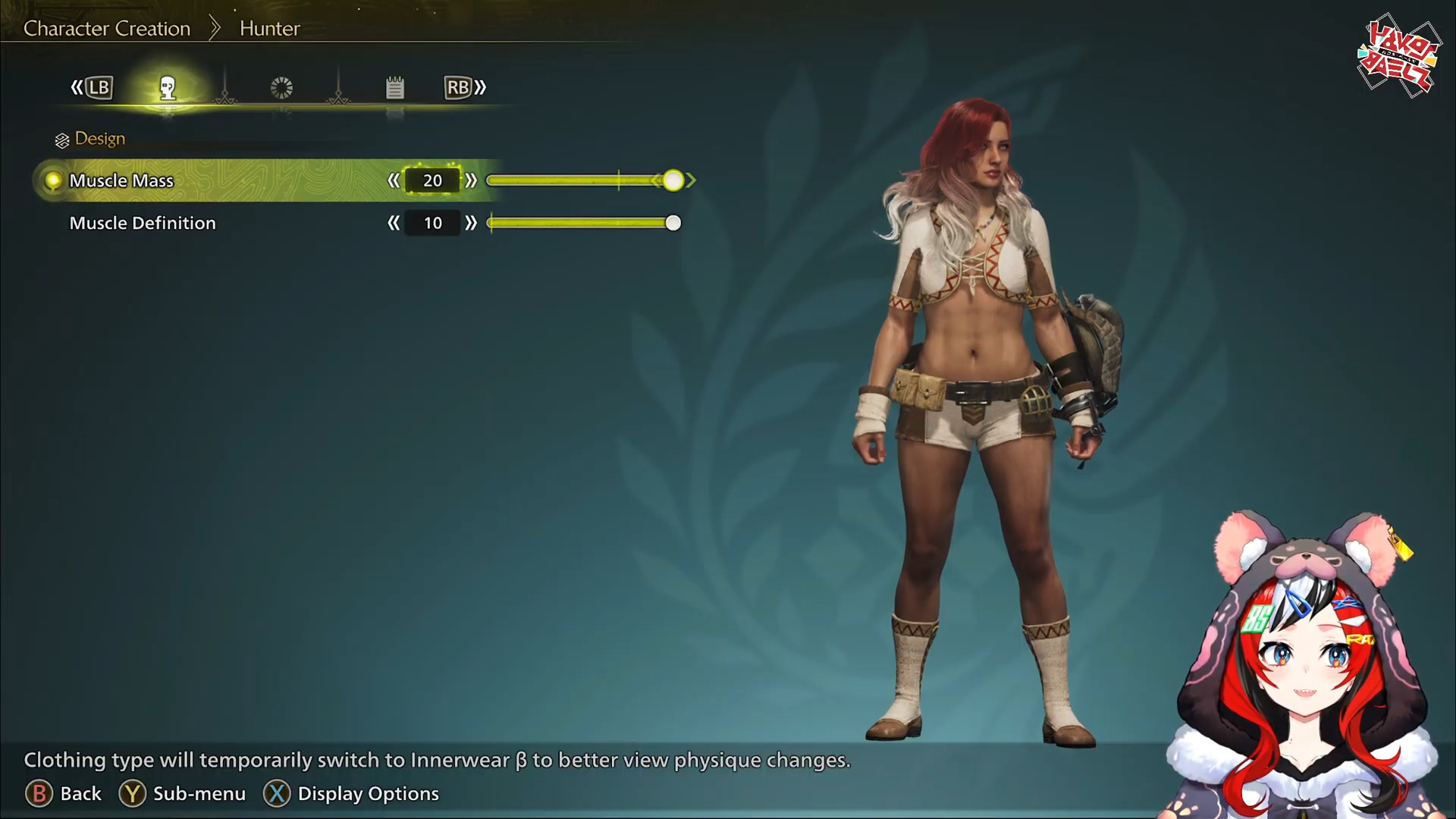Switch to the face head tab
Screen dimensions: 1456x819
(168, 88)
